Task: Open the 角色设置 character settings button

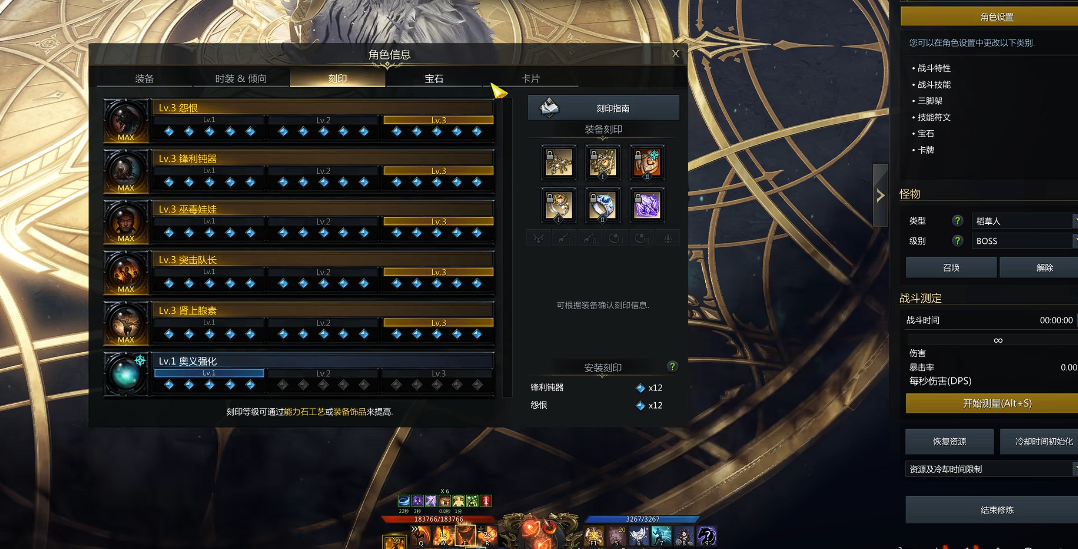Action: pyautogui.click(x=989, y=17)
